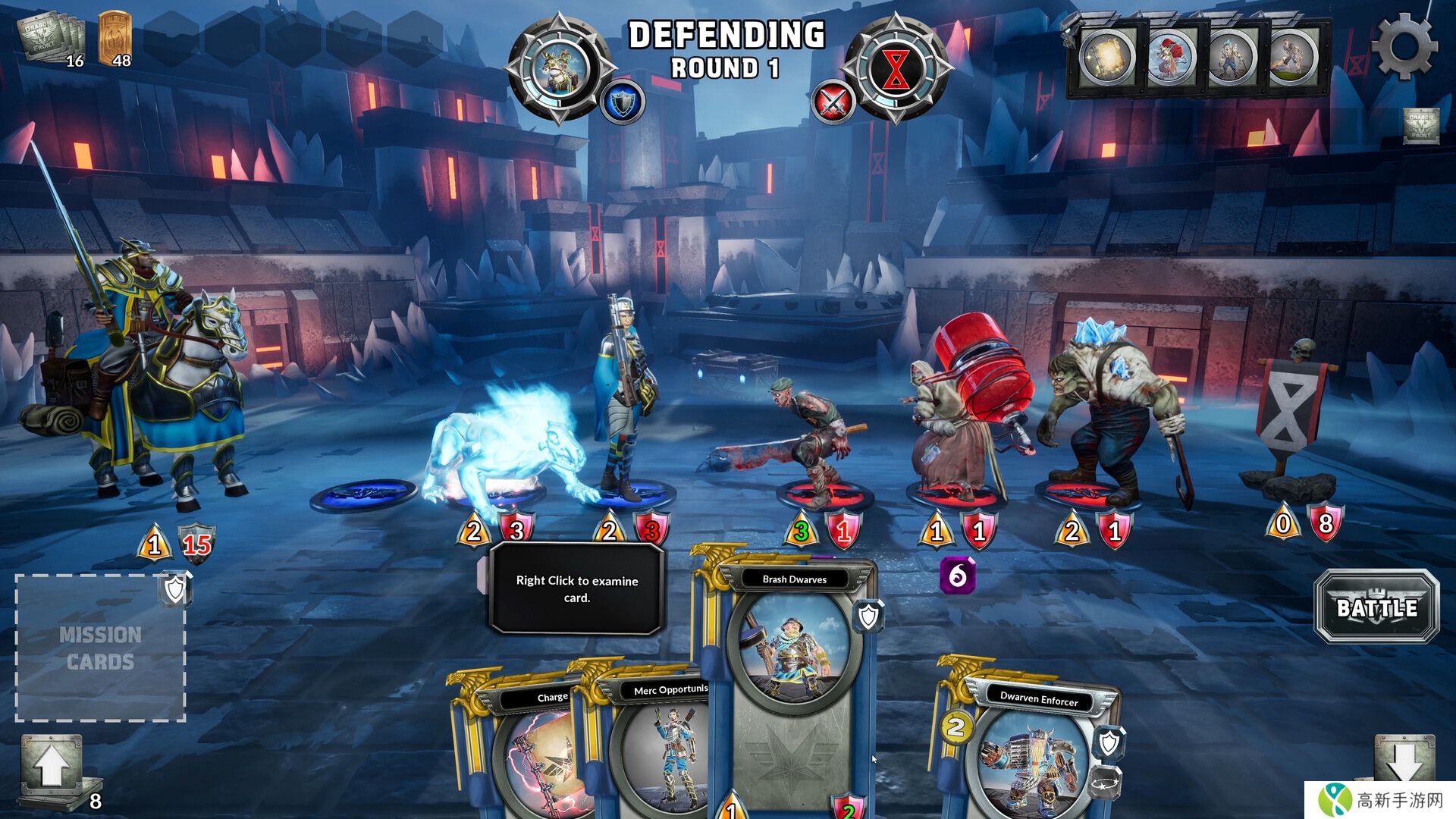
Task: View the ice-crystal ogre portrait in queue
Action: click(x=1232, y=57)
